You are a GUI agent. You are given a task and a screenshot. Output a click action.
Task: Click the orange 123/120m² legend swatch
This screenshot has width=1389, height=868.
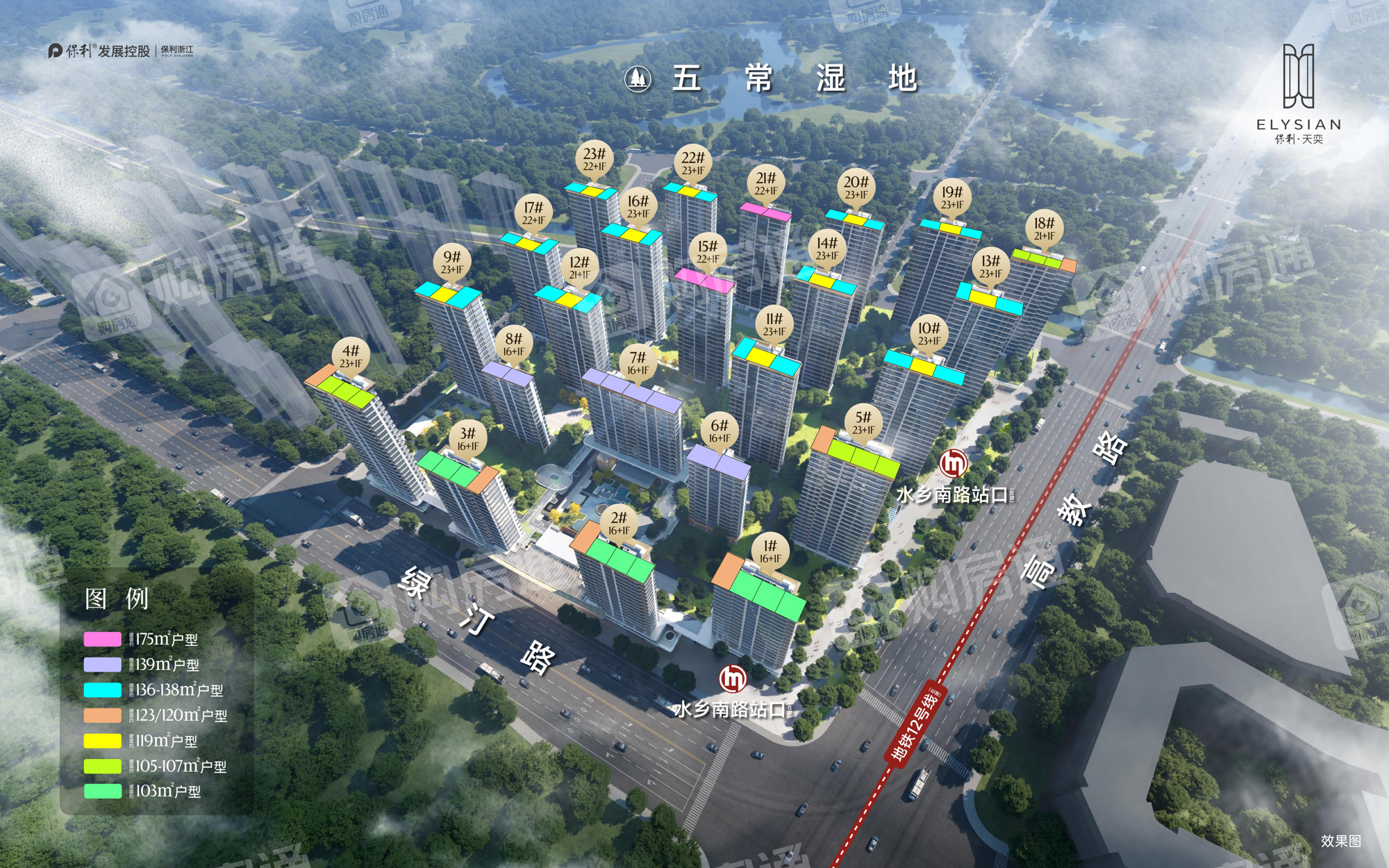(x=102, y=715)
